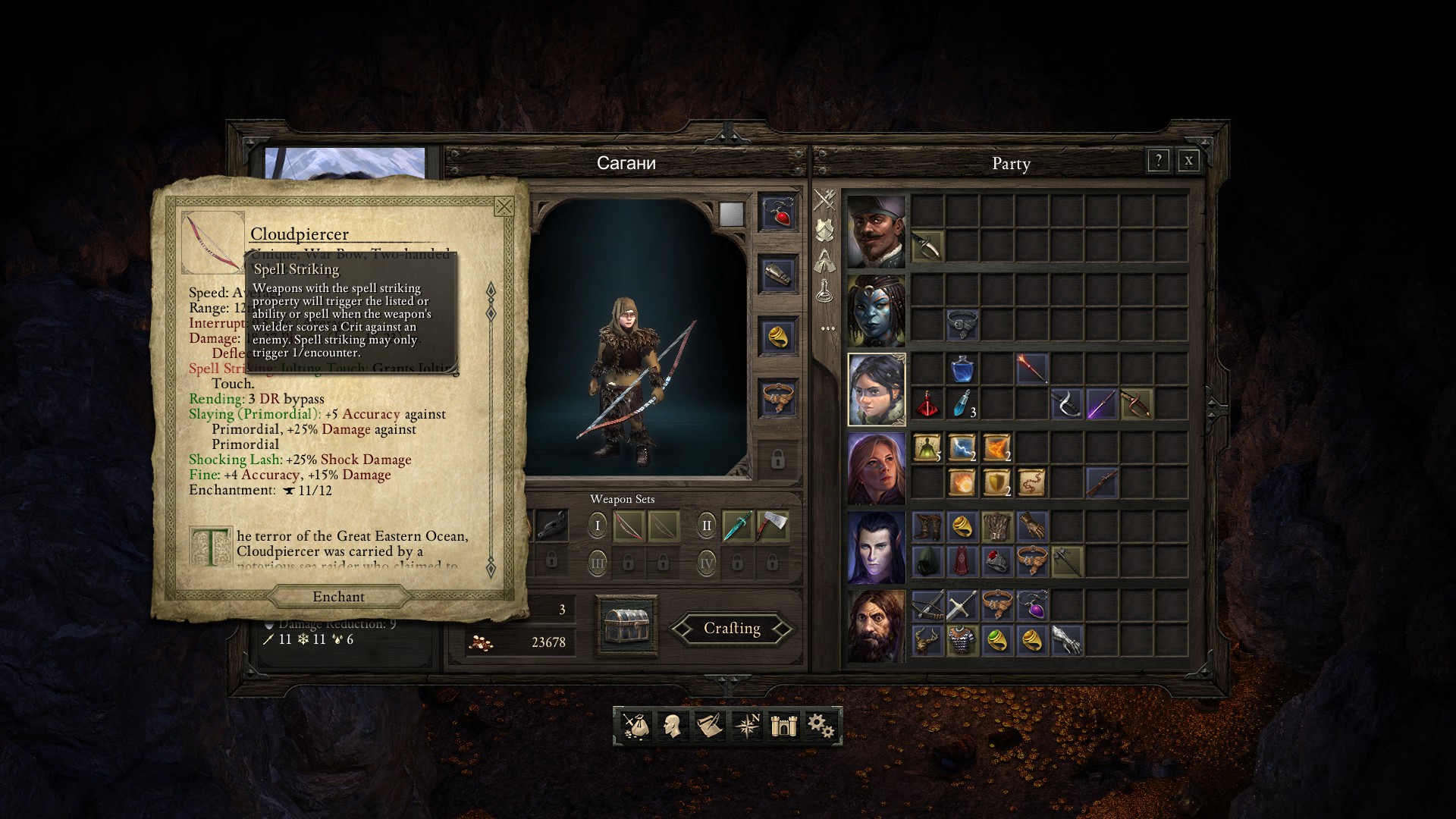Select the red potion in inventory

click(x=927, y=404)
